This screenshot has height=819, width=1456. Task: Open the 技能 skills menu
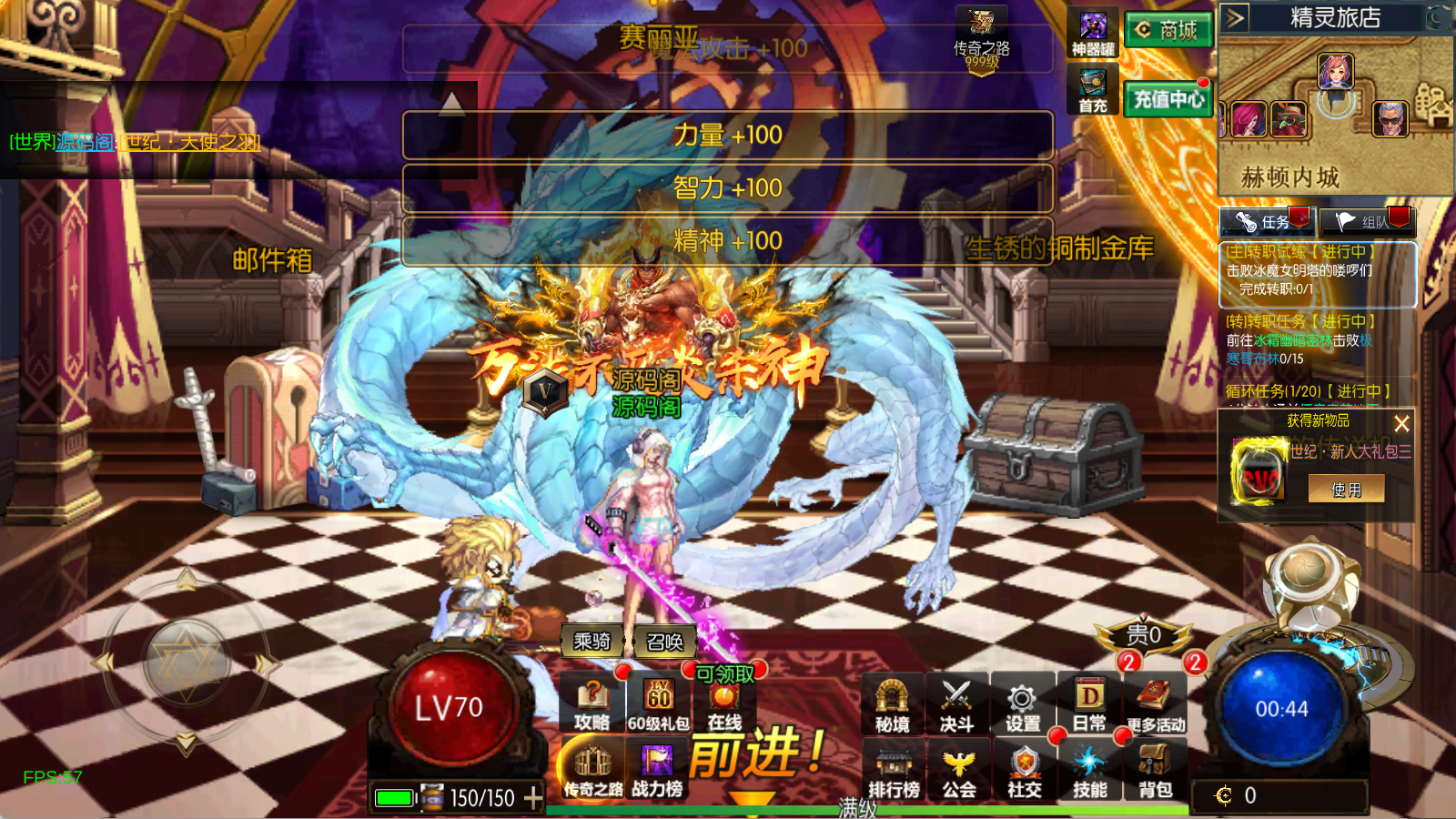[1089, 770]
